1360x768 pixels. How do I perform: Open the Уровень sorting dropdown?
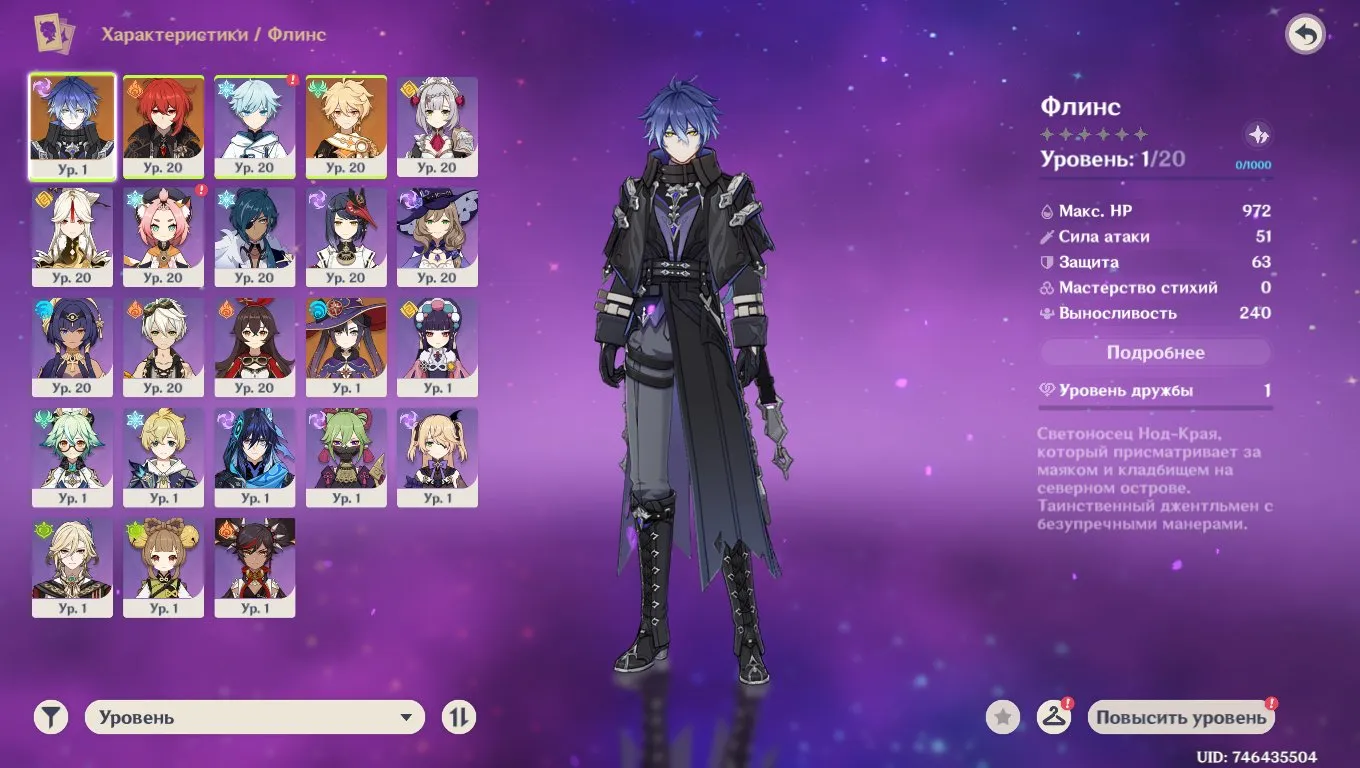[255, 717]
